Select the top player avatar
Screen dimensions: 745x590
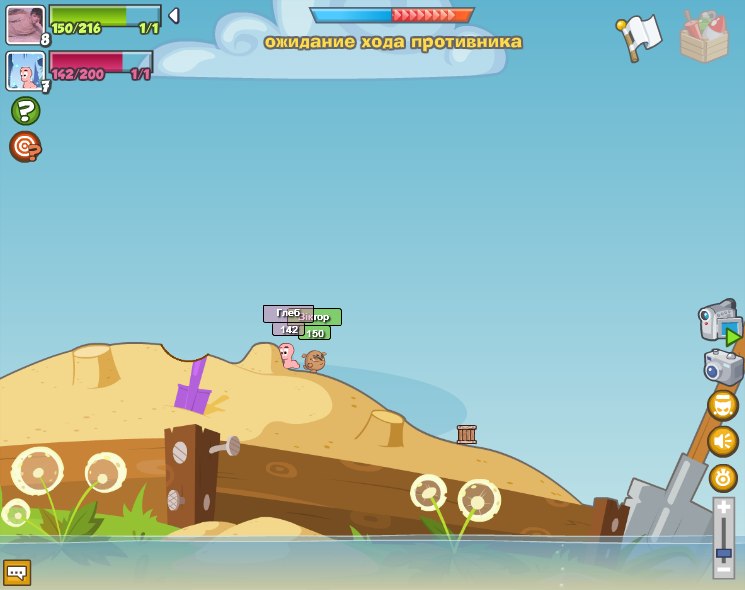point(25,24)
